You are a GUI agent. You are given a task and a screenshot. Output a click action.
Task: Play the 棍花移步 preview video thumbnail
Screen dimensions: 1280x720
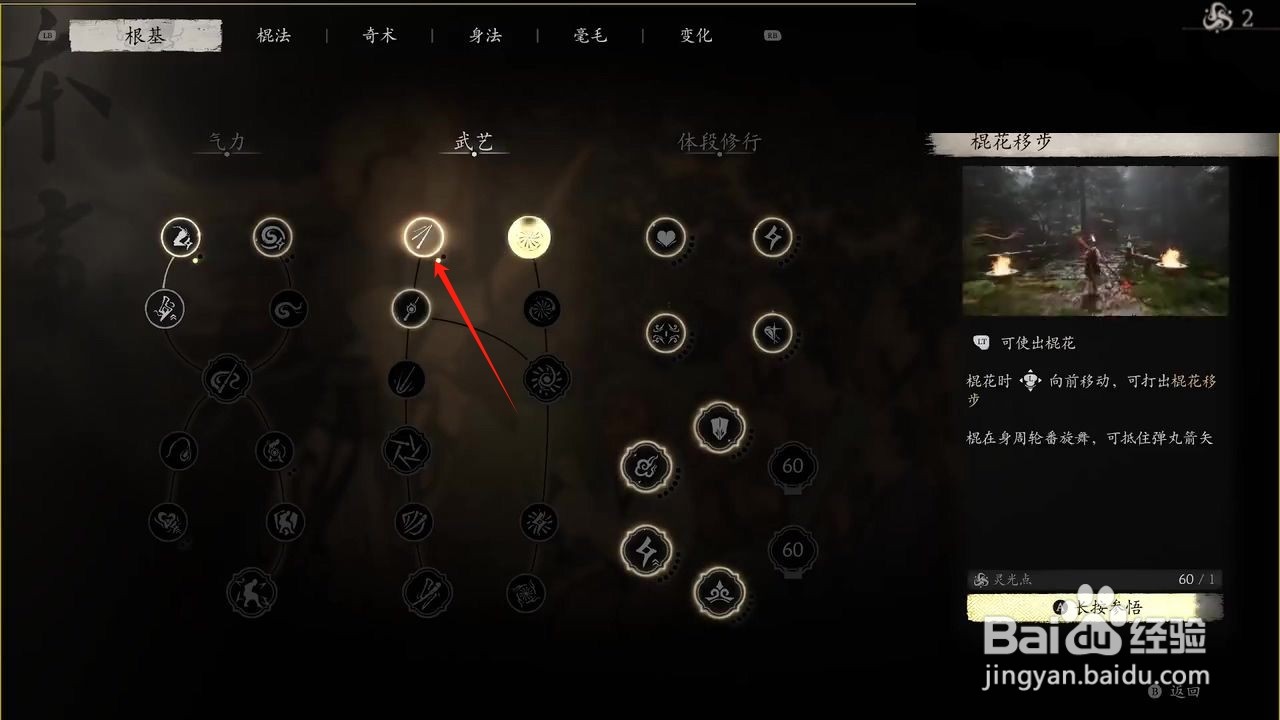[x=1095, y=240]
